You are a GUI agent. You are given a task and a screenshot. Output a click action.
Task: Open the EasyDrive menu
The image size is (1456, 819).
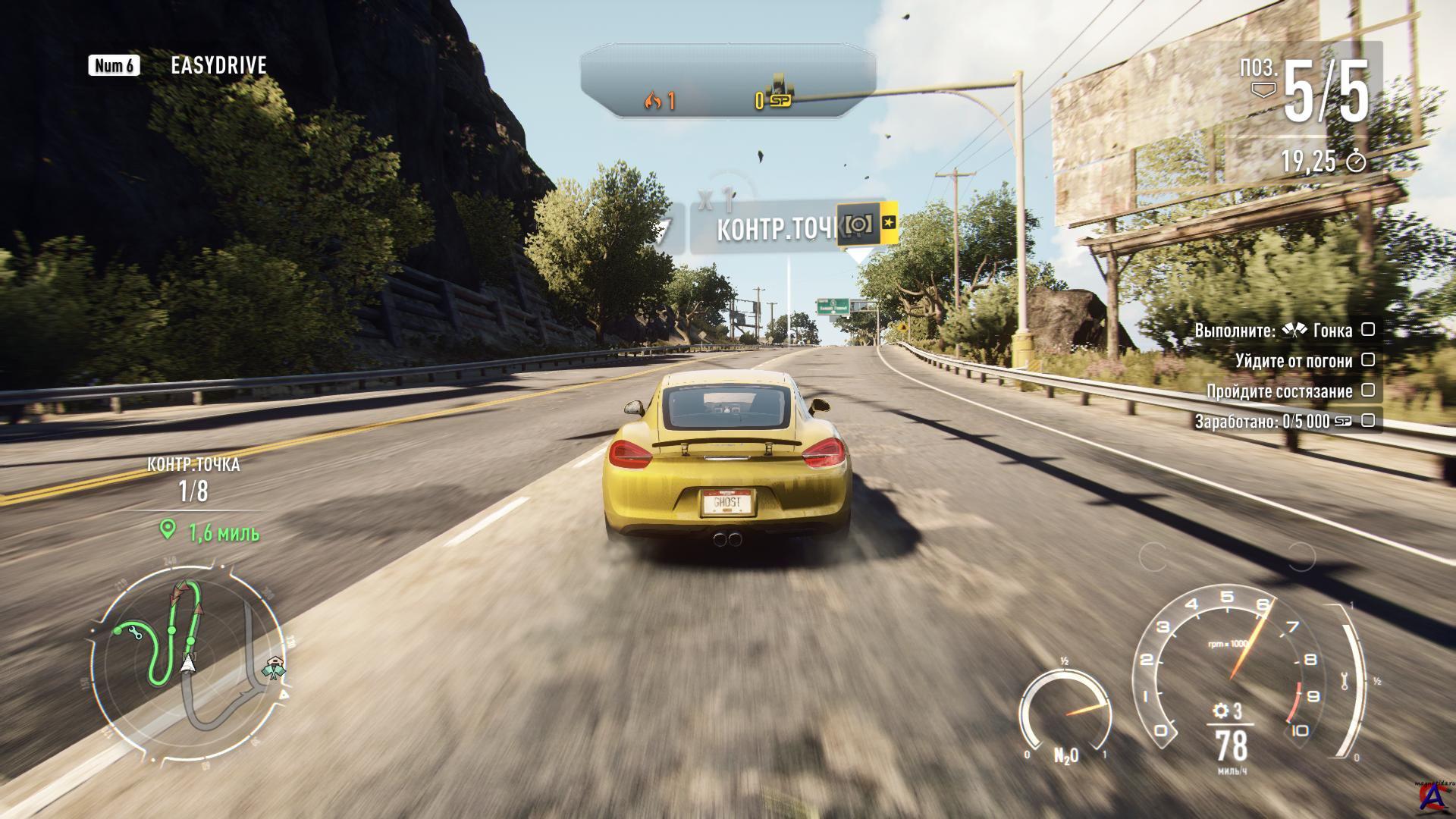click(218, 66)
